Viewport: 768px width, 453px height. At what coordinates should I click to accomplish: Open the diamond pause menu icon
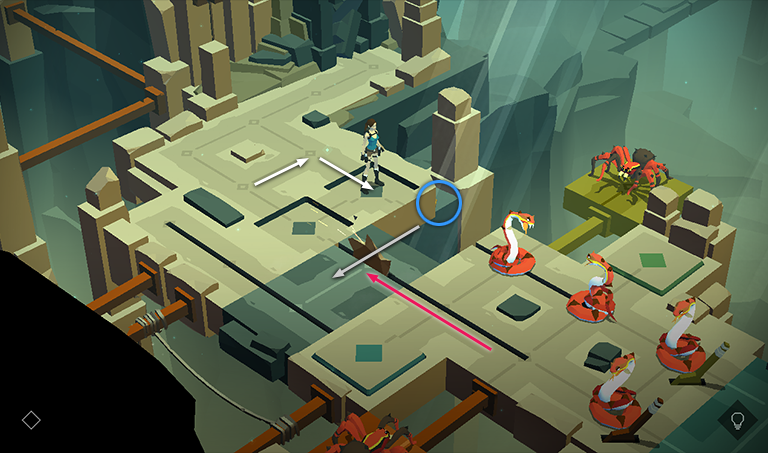coord(31,420)
